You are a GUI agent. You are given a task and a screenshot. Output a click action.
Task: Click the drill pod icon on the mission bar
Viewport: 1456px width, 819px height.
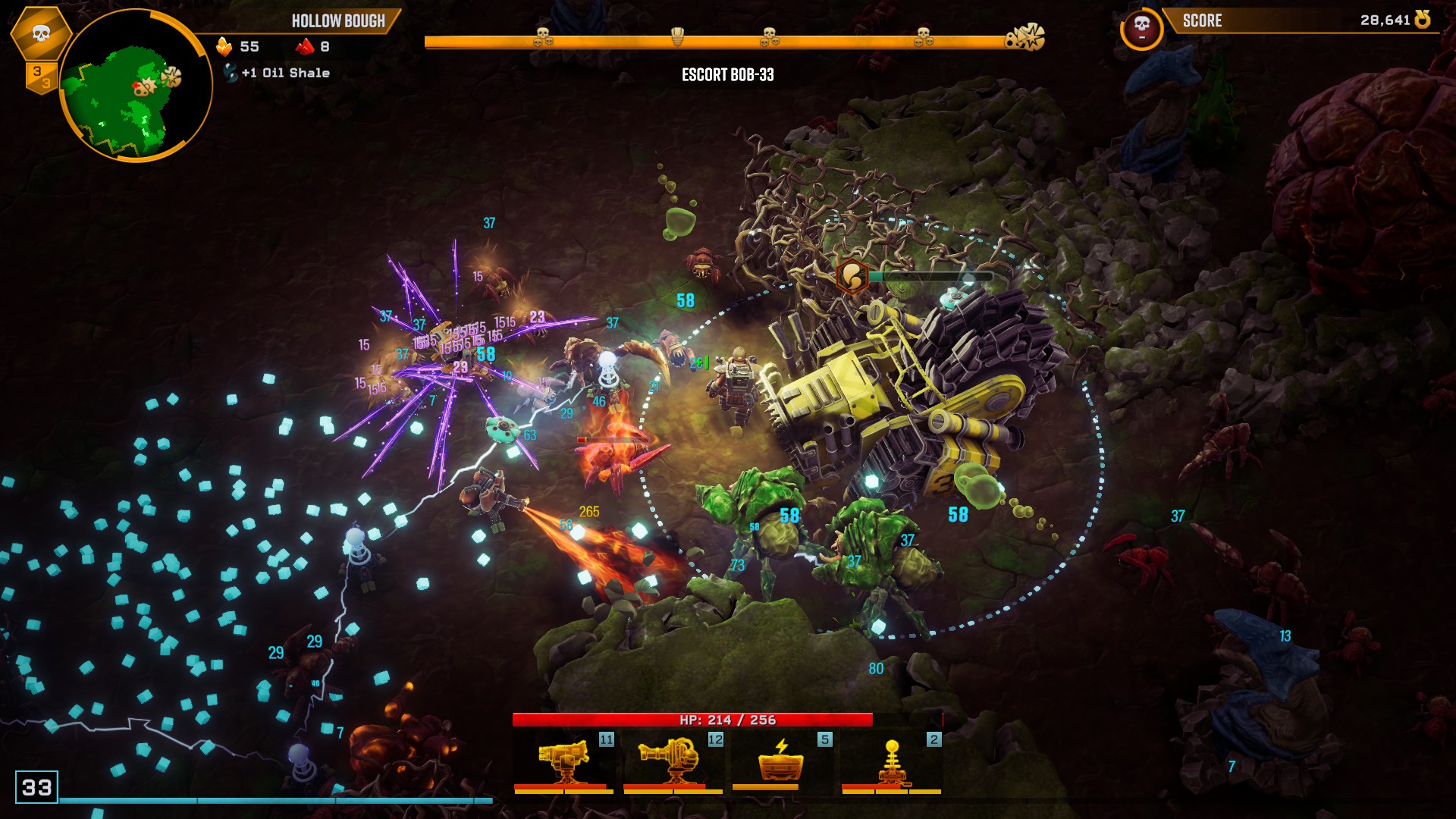tap(678, 33)
